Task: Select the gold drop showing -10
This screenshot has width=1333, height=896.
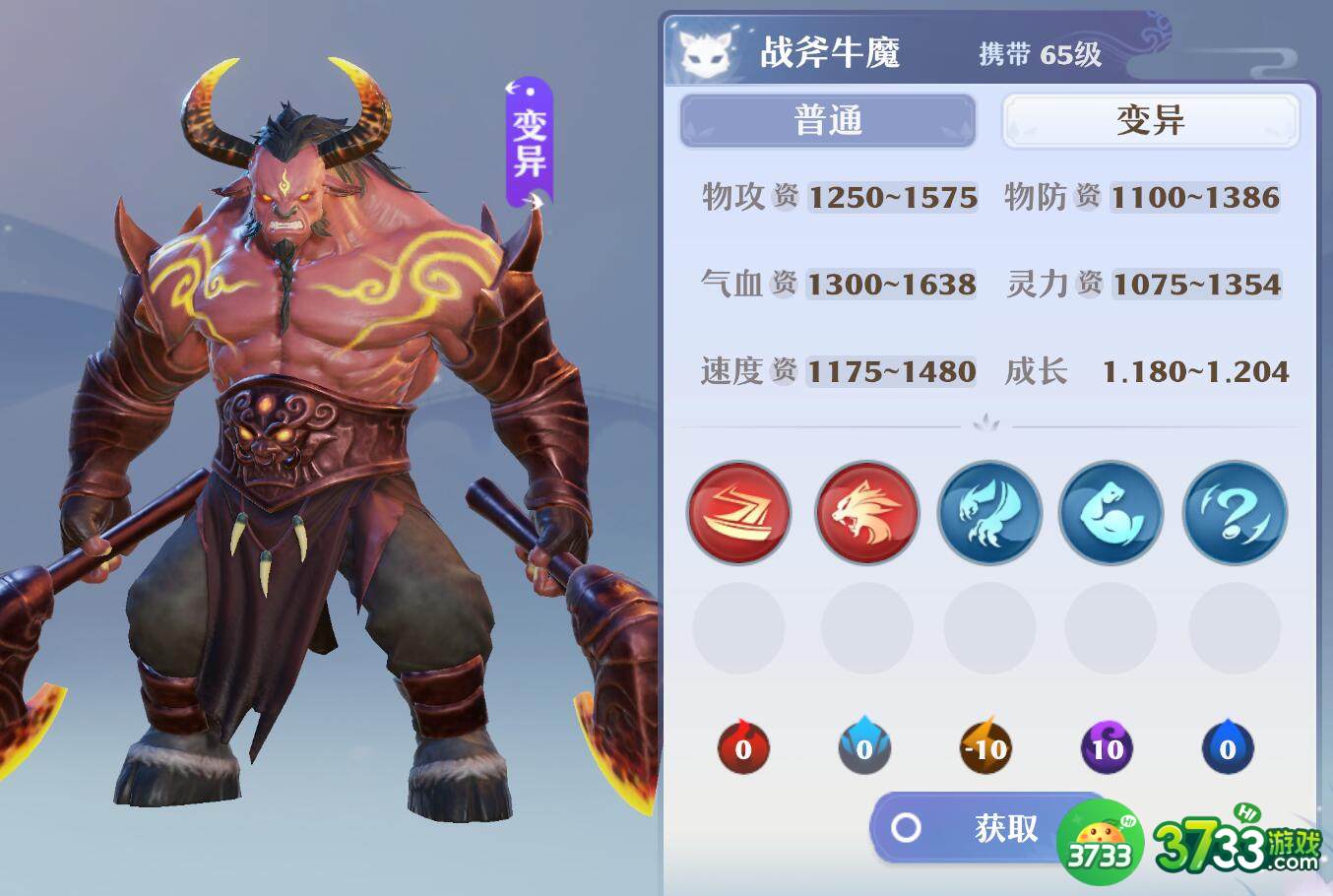Action: click(986, 747)
